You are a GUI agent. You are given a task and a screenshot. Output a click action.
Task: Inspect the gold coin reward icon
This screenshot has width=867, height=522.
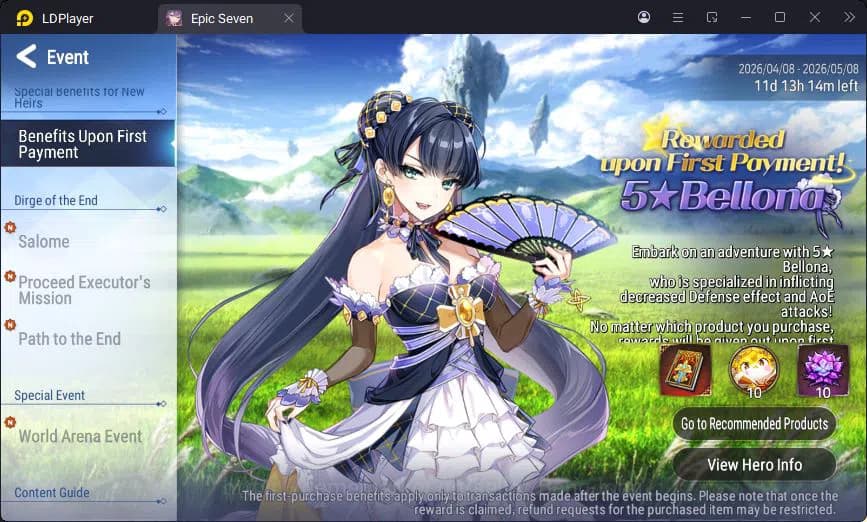point(754,371)
